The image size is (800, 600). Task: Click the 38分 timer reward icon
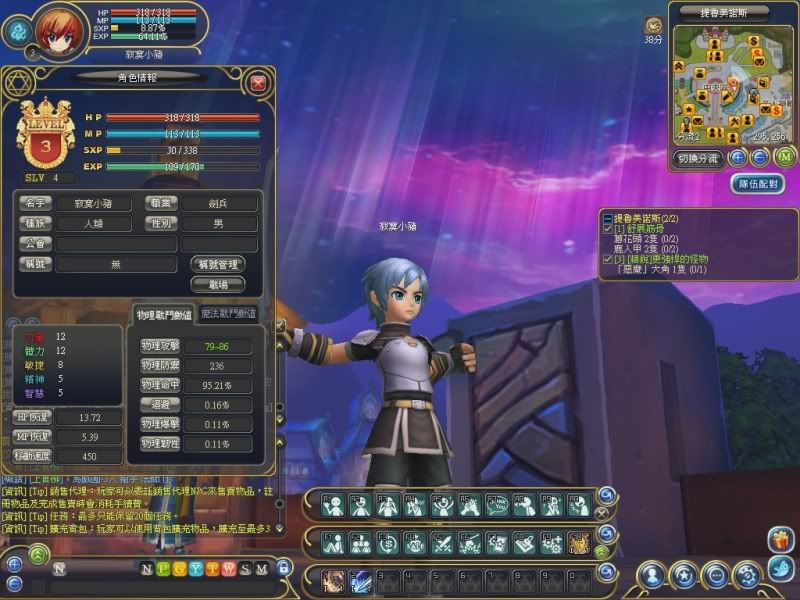(x=653, y=24)
